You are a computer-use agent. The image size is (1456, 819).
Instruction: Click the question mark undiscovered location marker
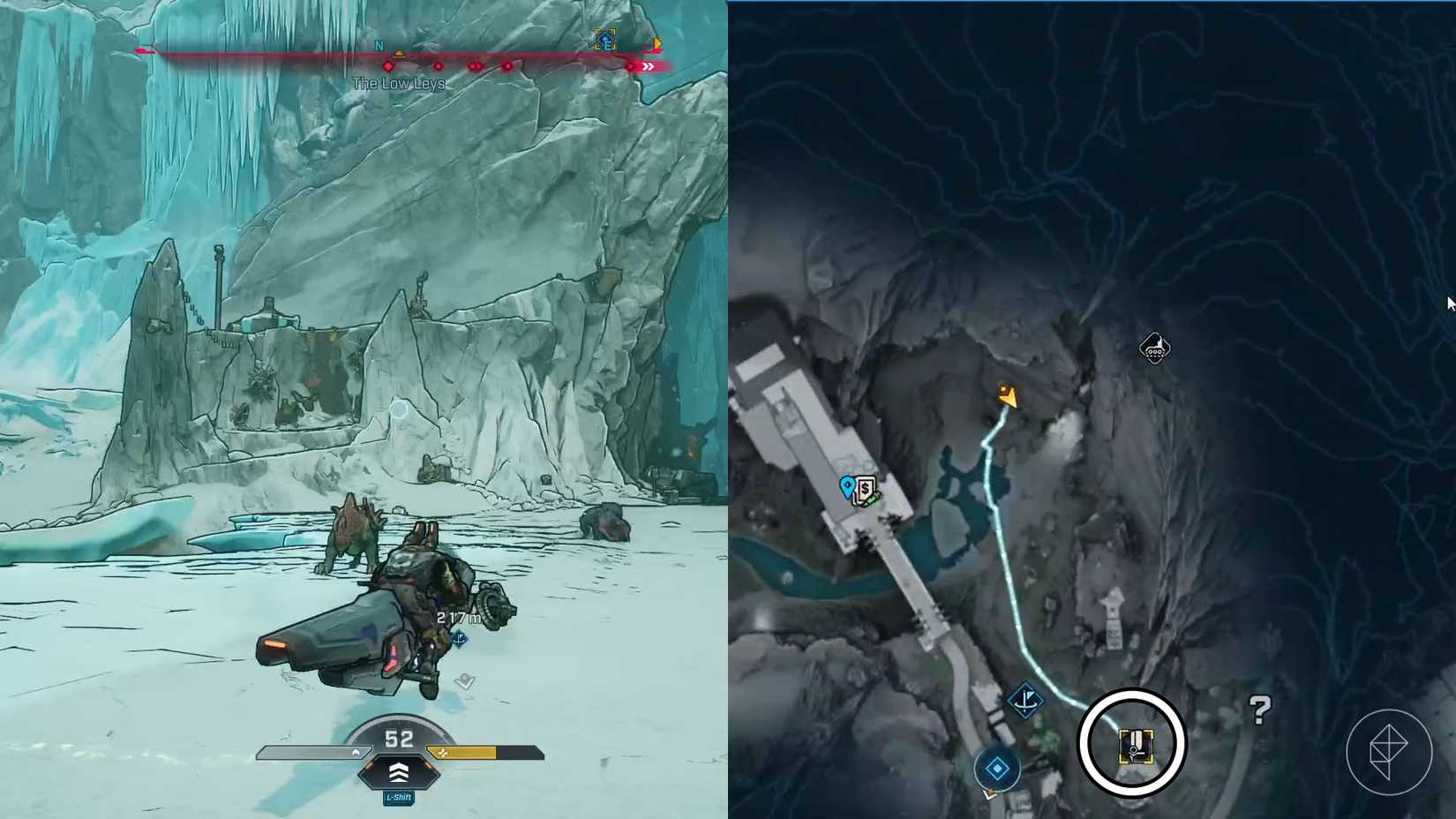[x=1260, y=709]
